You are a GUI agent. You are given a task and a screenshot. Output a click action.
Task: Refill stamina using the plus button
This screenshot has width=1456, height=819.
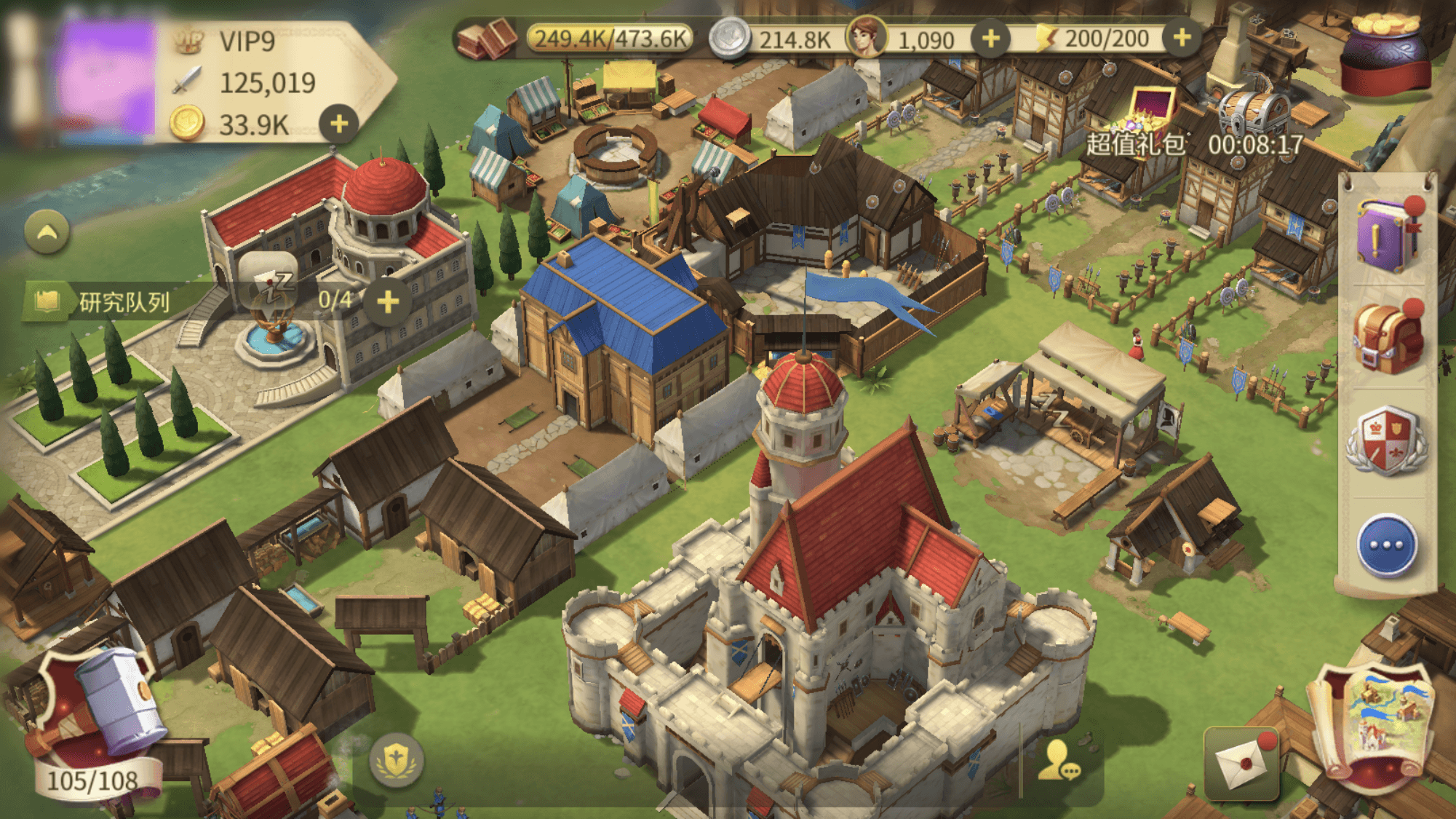coord(1182,37)
